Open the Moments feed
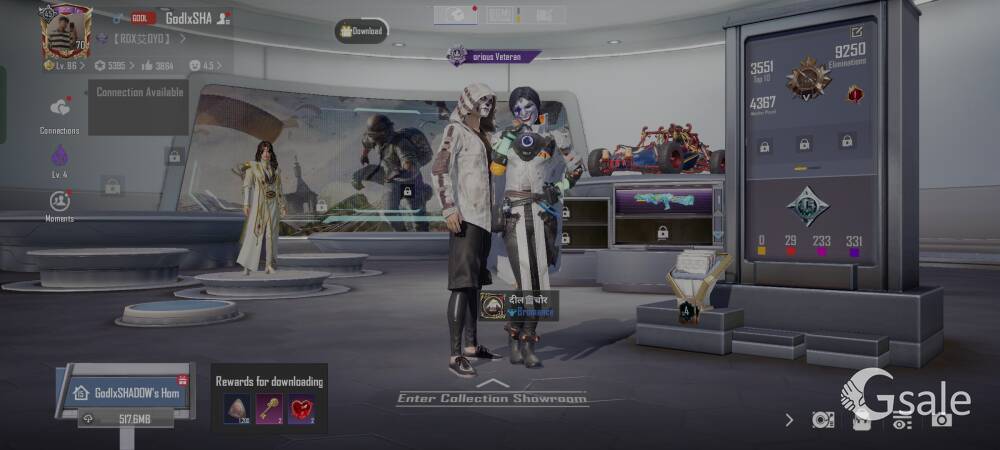The width and height of the screenshot is (1000, 450). (59, 204)
